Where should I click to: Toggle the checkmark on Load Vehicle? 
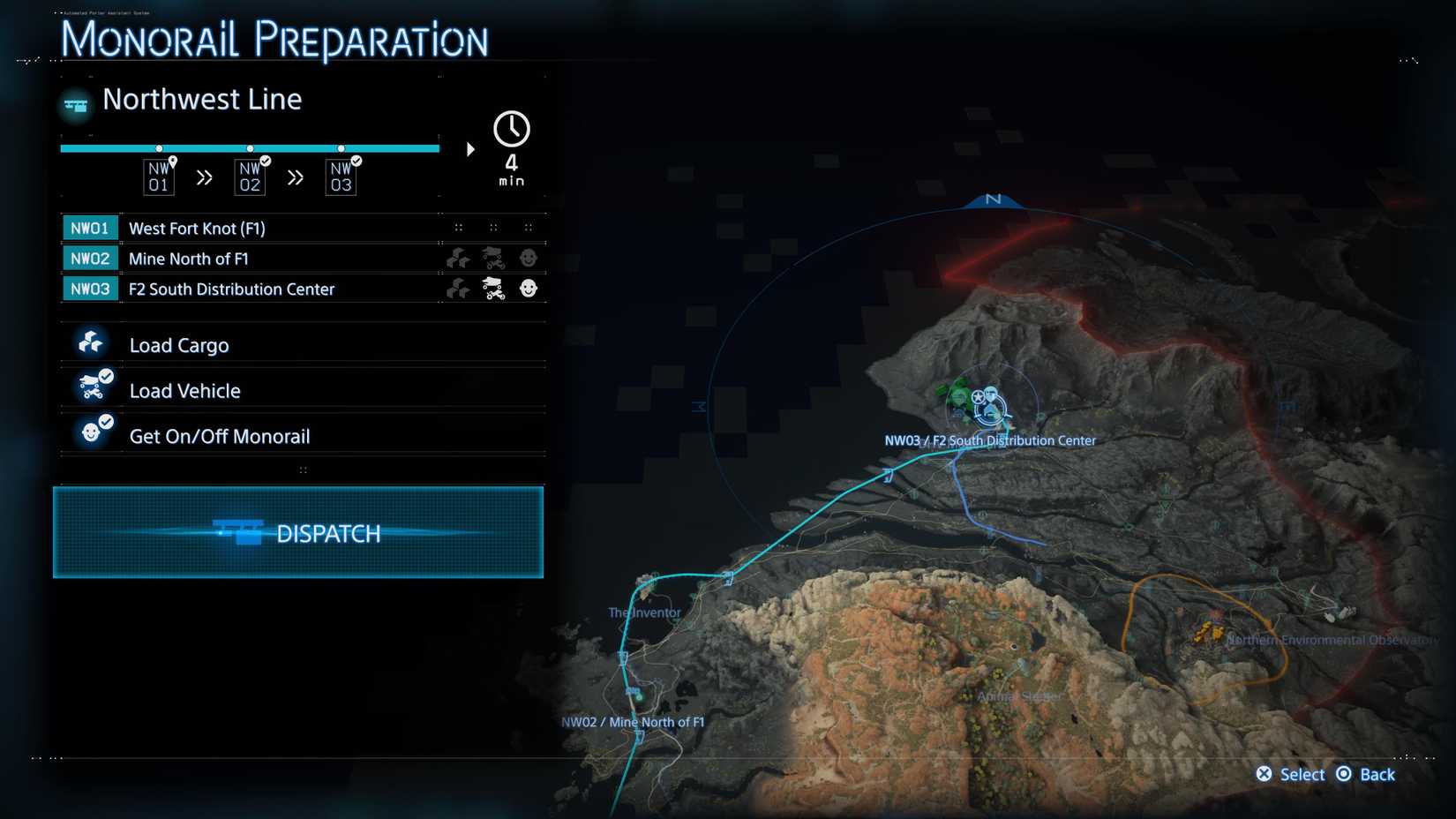(106, 374)
